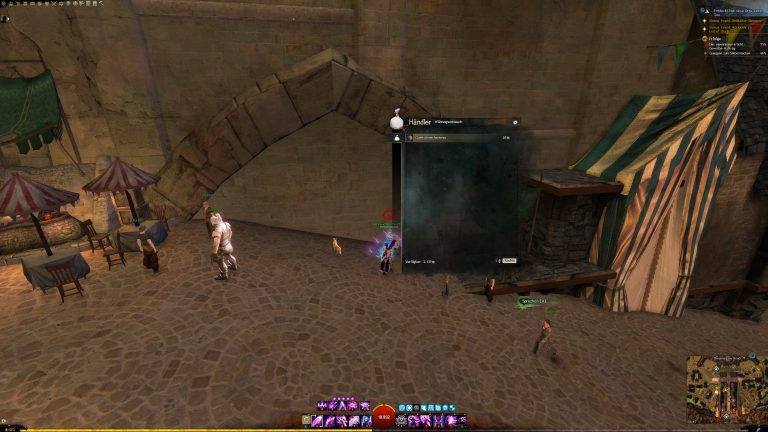Screen dimensions: 768x432
Task: Open the minimap in the corner
Action: click(726, 389)
